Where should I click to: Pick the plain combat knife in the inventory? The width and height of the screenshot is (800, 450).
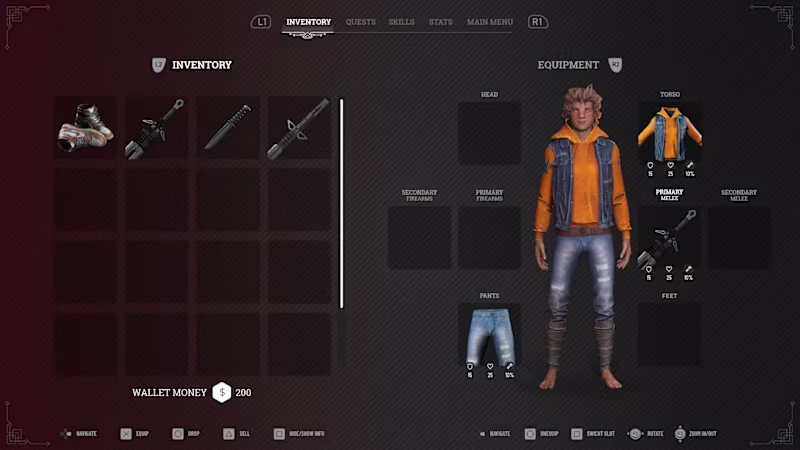tap(227, 128)
